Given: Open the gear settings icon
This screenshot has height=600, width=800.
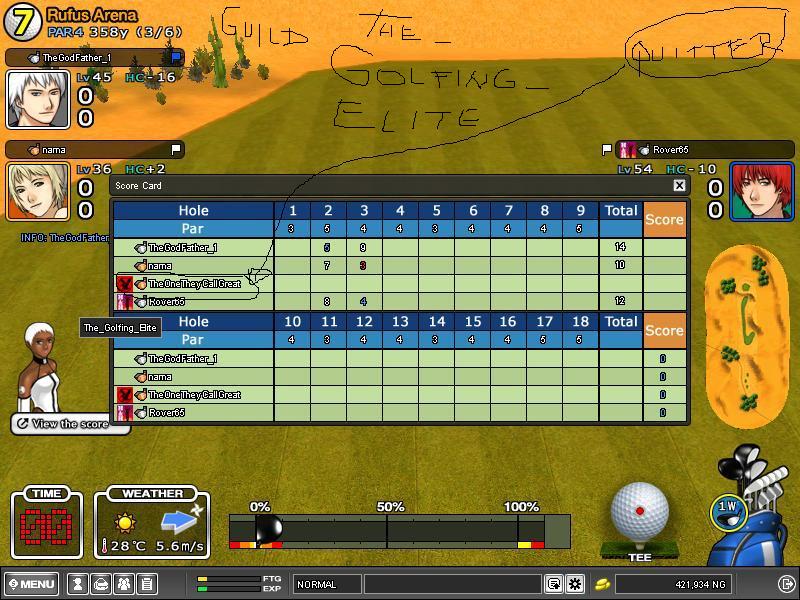Looking at the screenshot, I should coord(574,584).
